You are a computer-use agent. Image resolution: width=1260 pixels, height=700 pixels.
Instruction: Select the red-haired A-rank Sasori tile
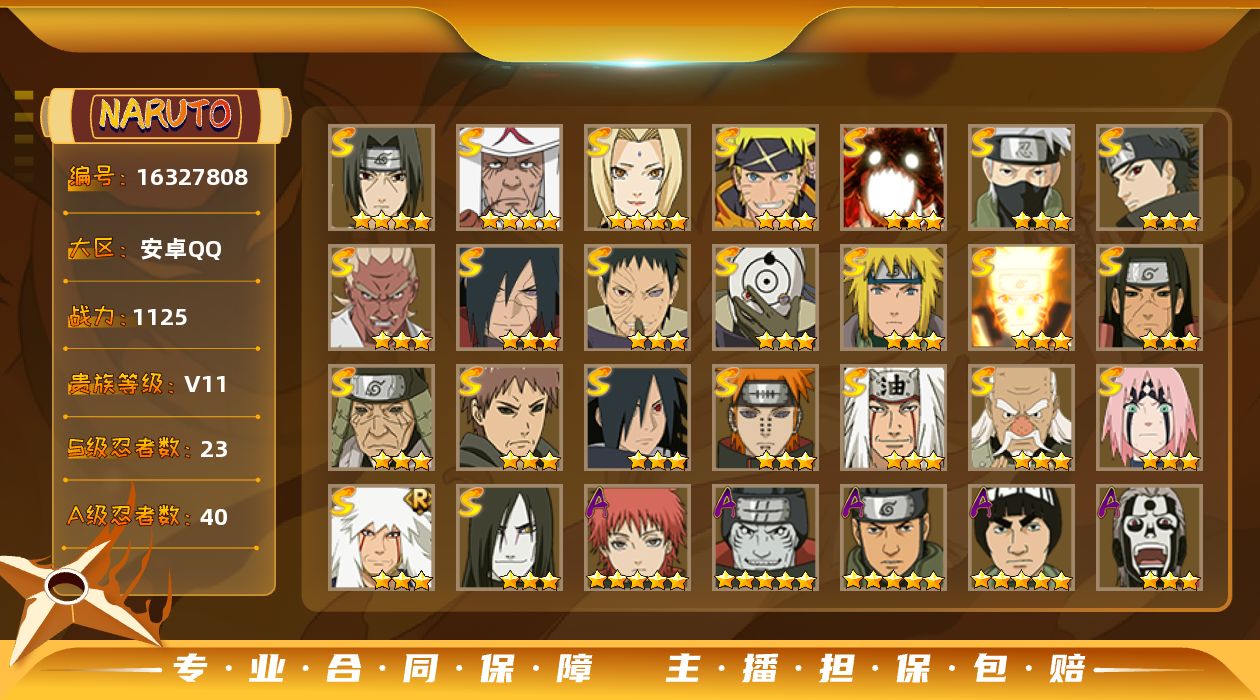[x=637, y=537]
